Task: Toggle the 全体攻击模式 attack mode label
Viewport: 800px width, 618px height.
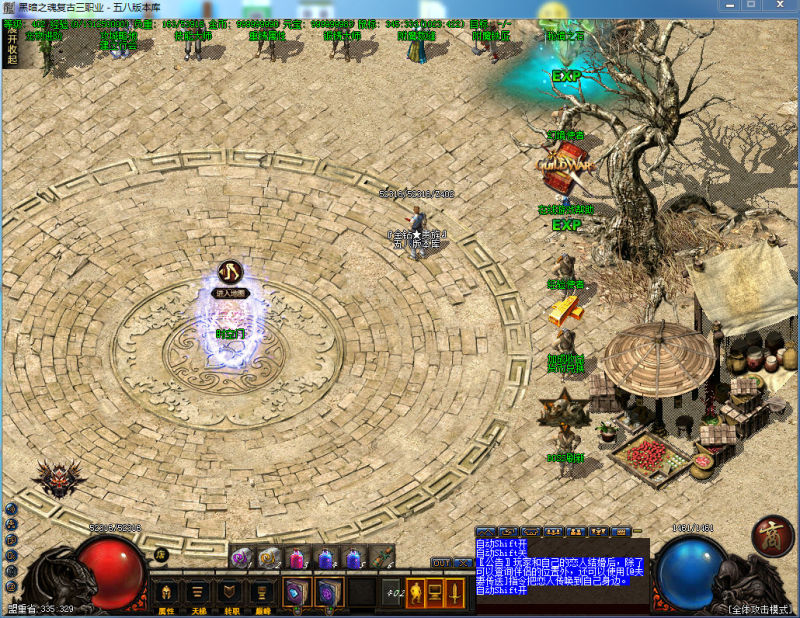Action: [759, 608]
